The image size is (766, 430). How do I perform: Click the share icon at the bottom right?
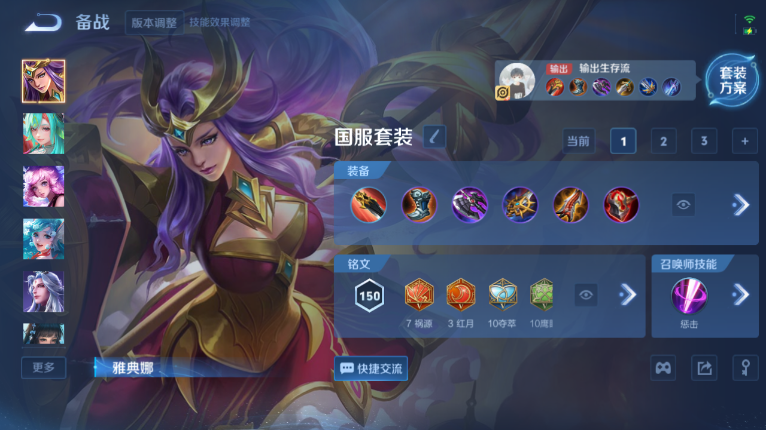704,368
